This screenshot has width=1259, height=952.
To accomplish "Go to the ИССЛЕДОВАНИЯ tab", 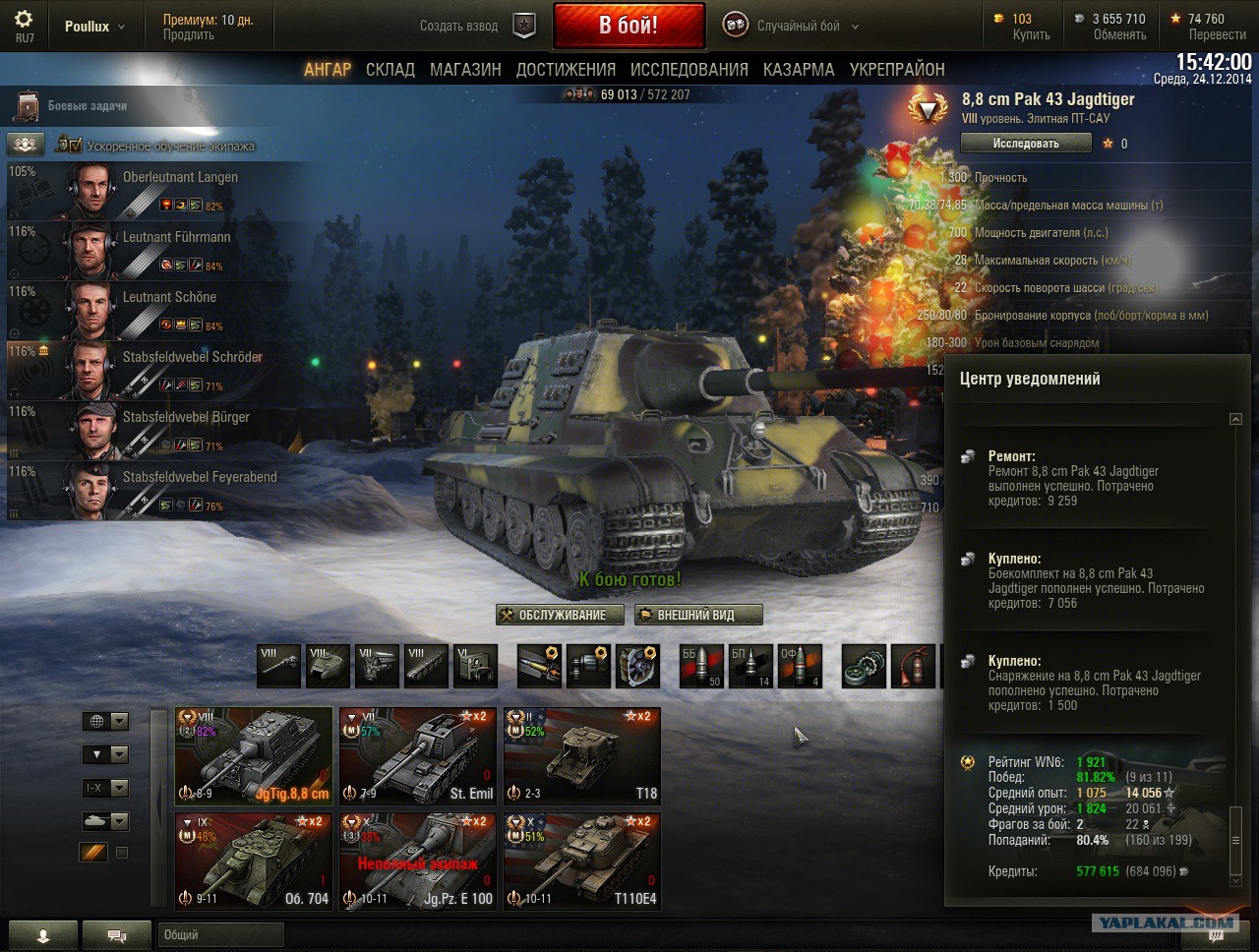I will coord(689,70).
